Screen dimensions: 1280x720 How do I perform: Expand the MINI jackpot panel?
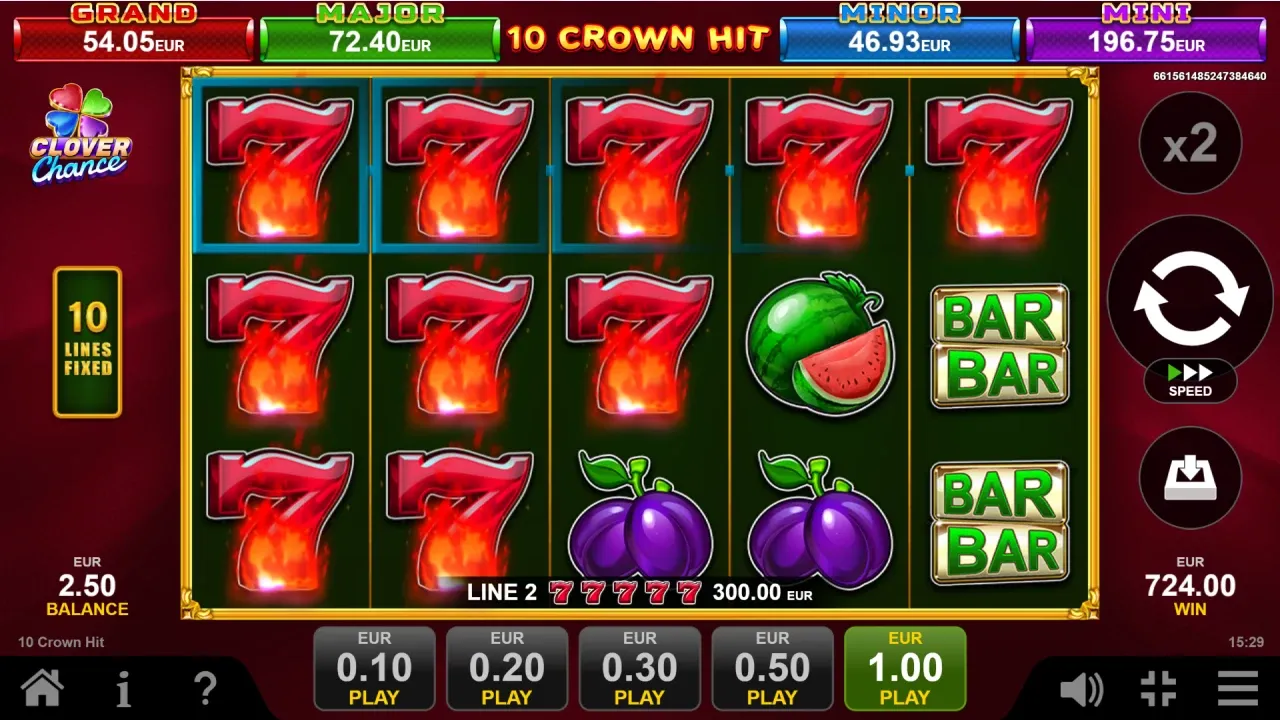click(1146, 31)
